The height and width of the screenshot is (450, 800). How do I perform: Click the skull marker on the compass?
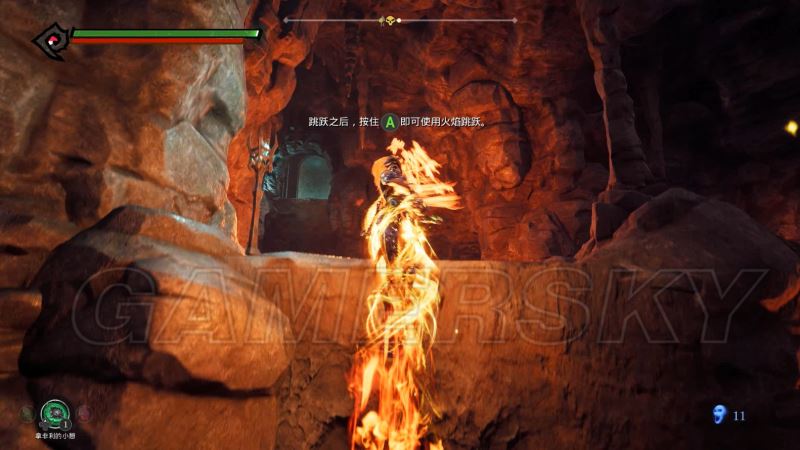pyautogui.click(x=388, y=20)
